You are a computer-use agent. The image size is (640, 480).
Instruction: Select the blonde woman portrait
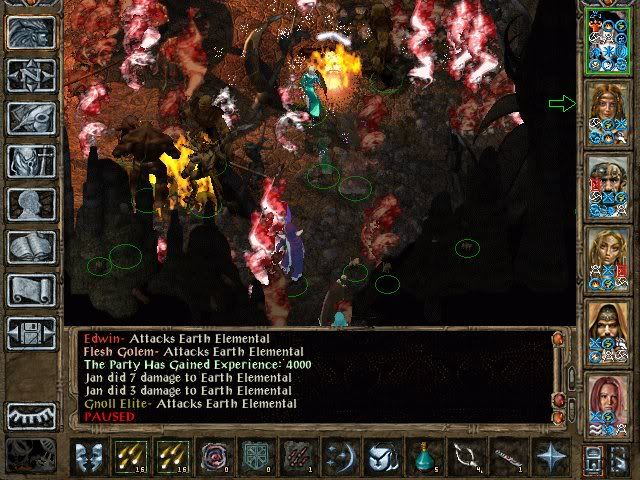[x=608, y=258]
